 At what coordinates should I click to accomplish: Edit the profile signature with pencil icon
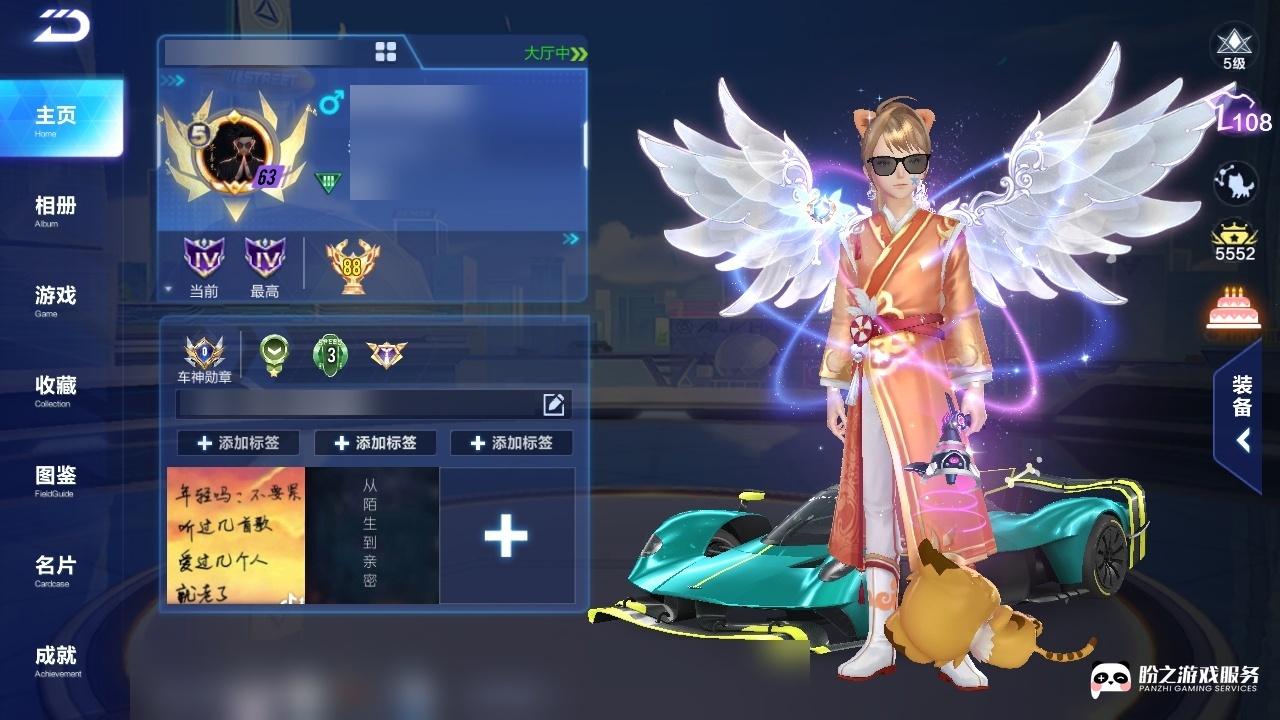pos(554,404)
